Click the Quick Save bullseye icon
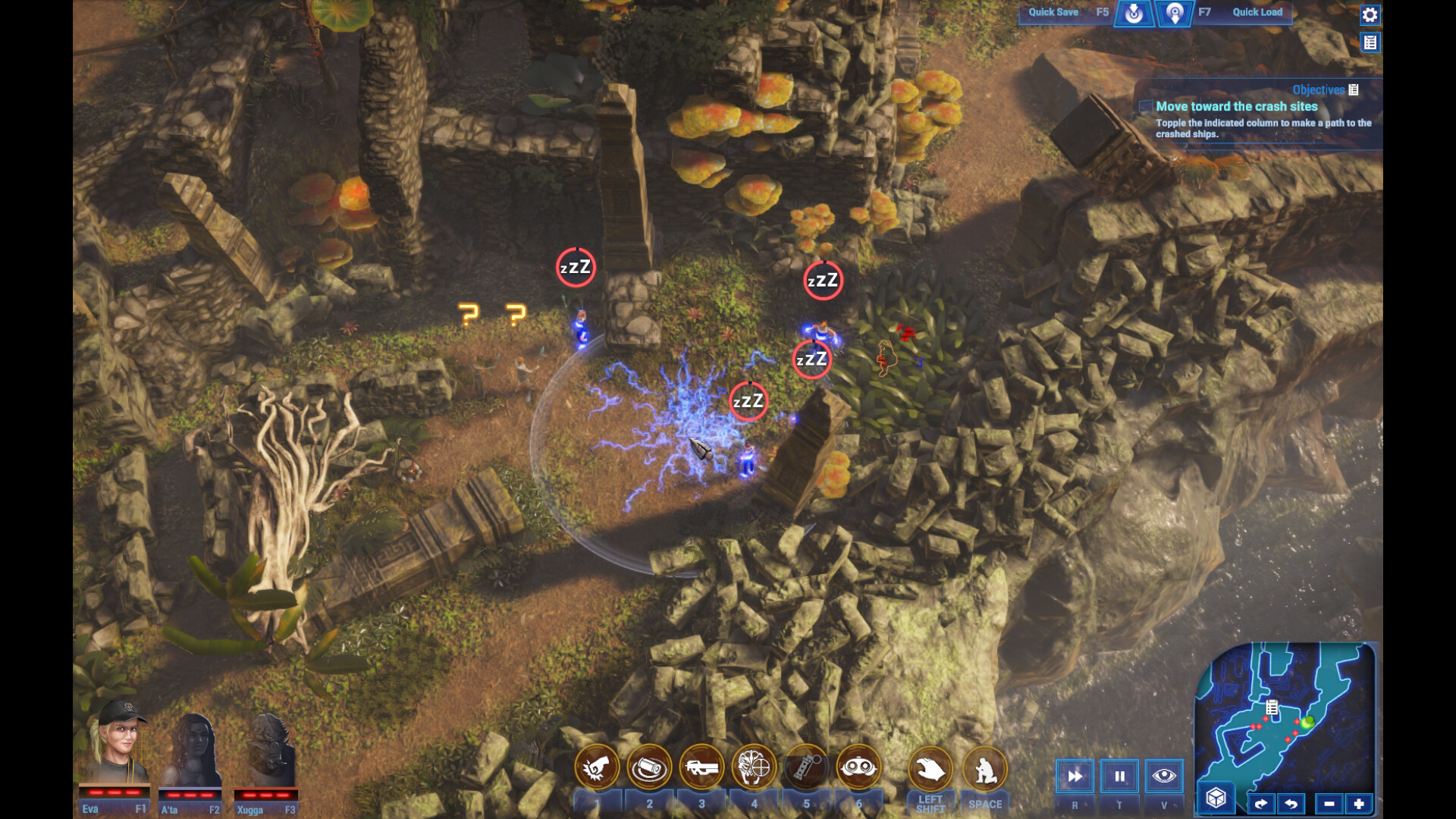Image resolution: width=1456 pixels, height=819 pixels. pos(1133,12)
